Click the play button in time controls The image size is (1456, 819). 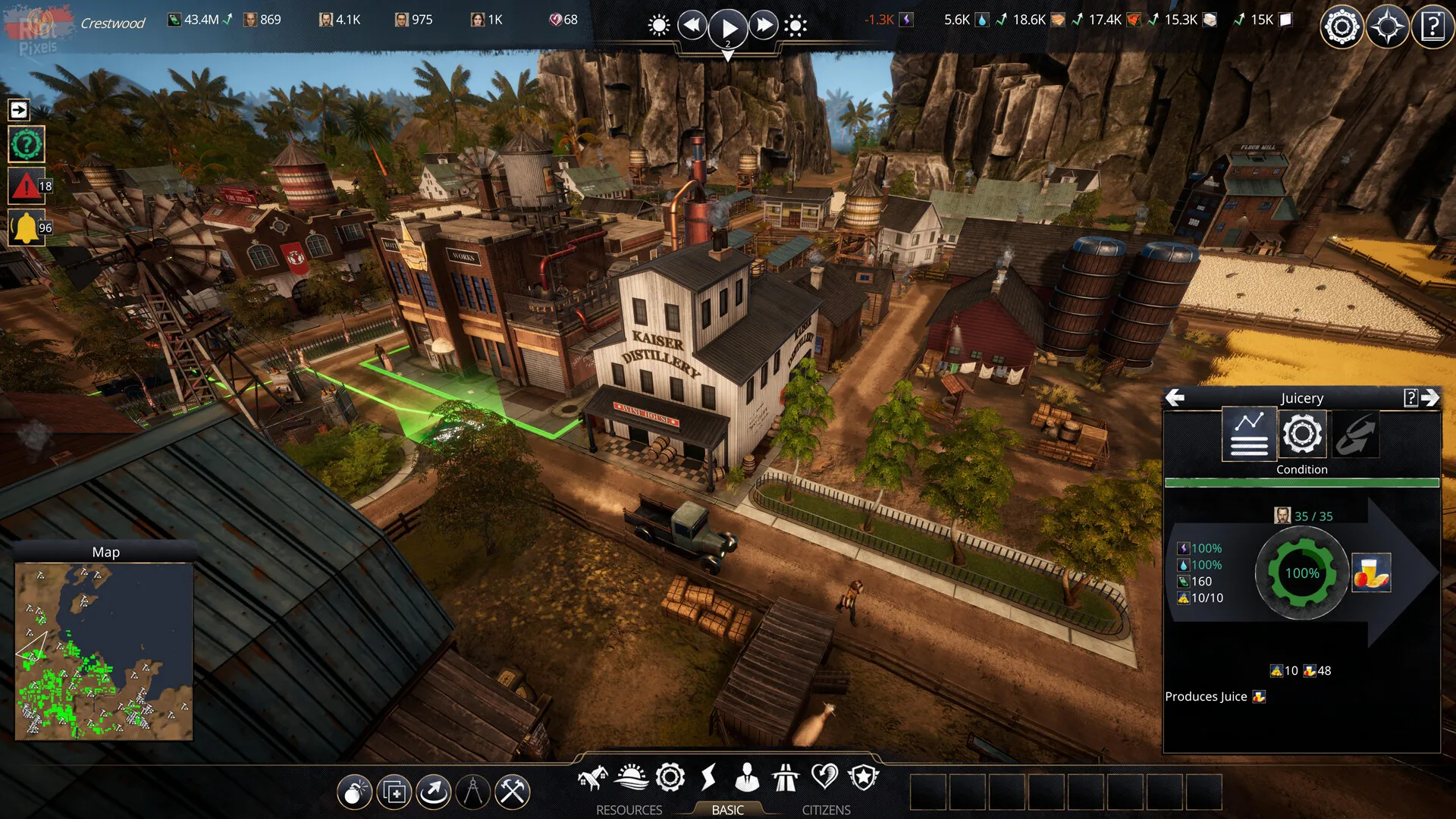[727, 28]
